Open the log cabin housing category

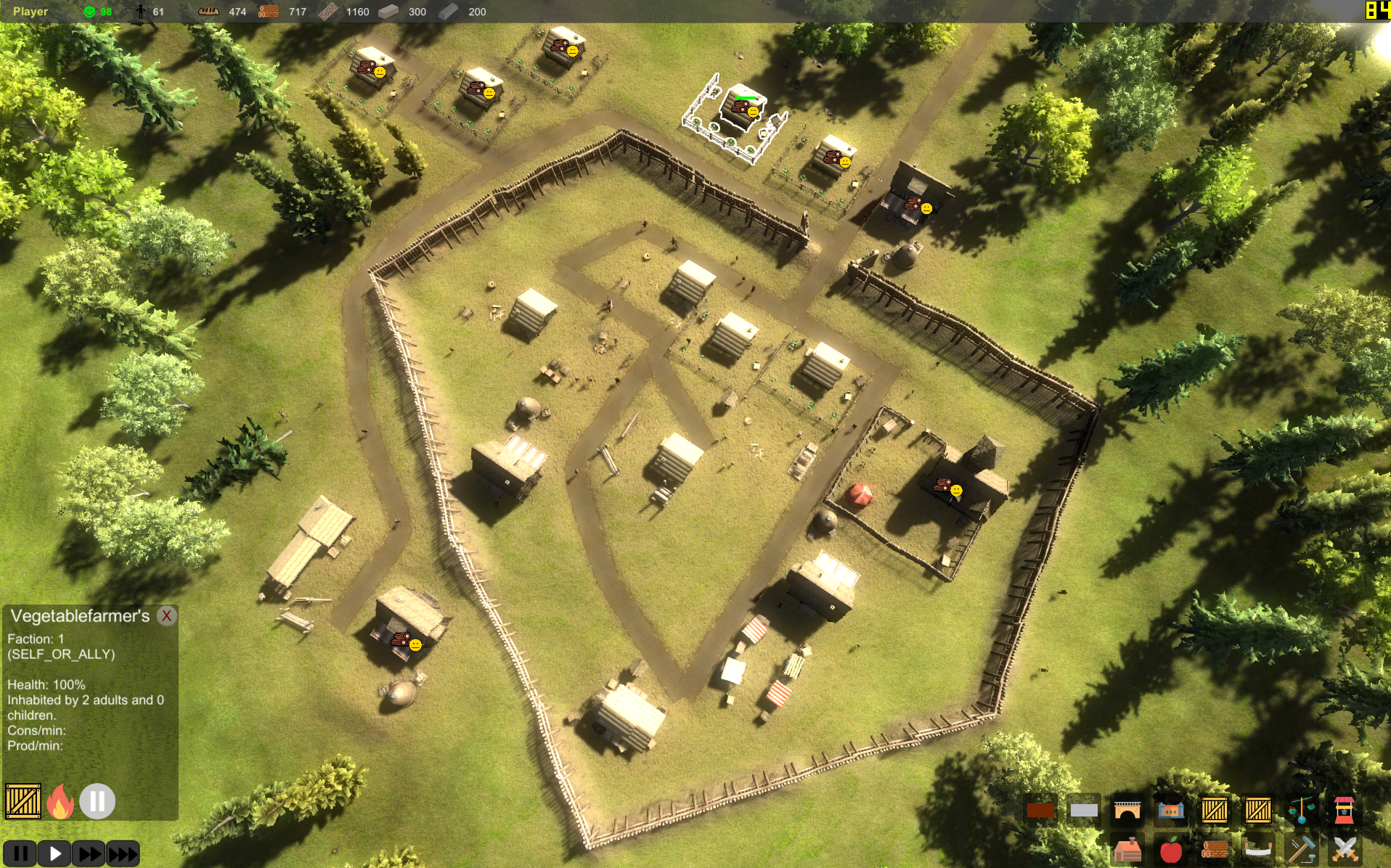1127,850
